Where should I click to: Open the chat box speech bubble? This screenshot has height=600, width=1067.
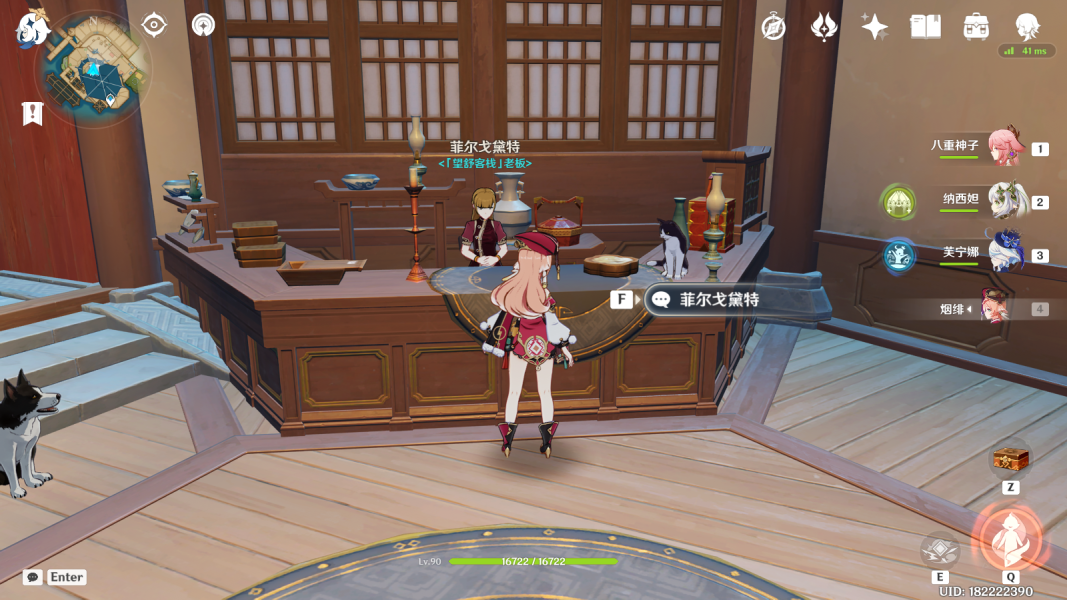pyautogui.click(x=33, y=577)
